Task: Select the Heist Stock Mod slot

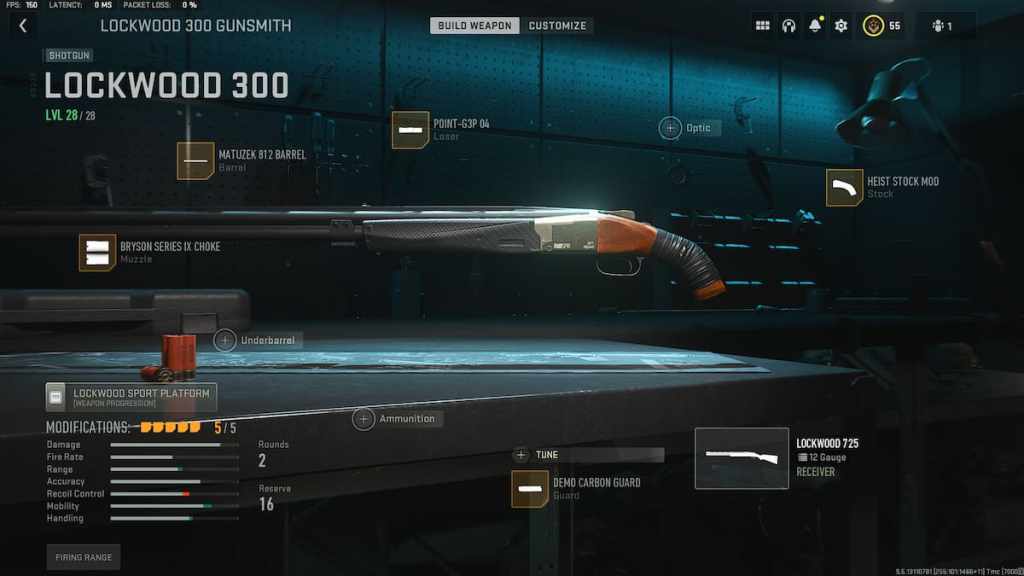Action: [845, 188]
